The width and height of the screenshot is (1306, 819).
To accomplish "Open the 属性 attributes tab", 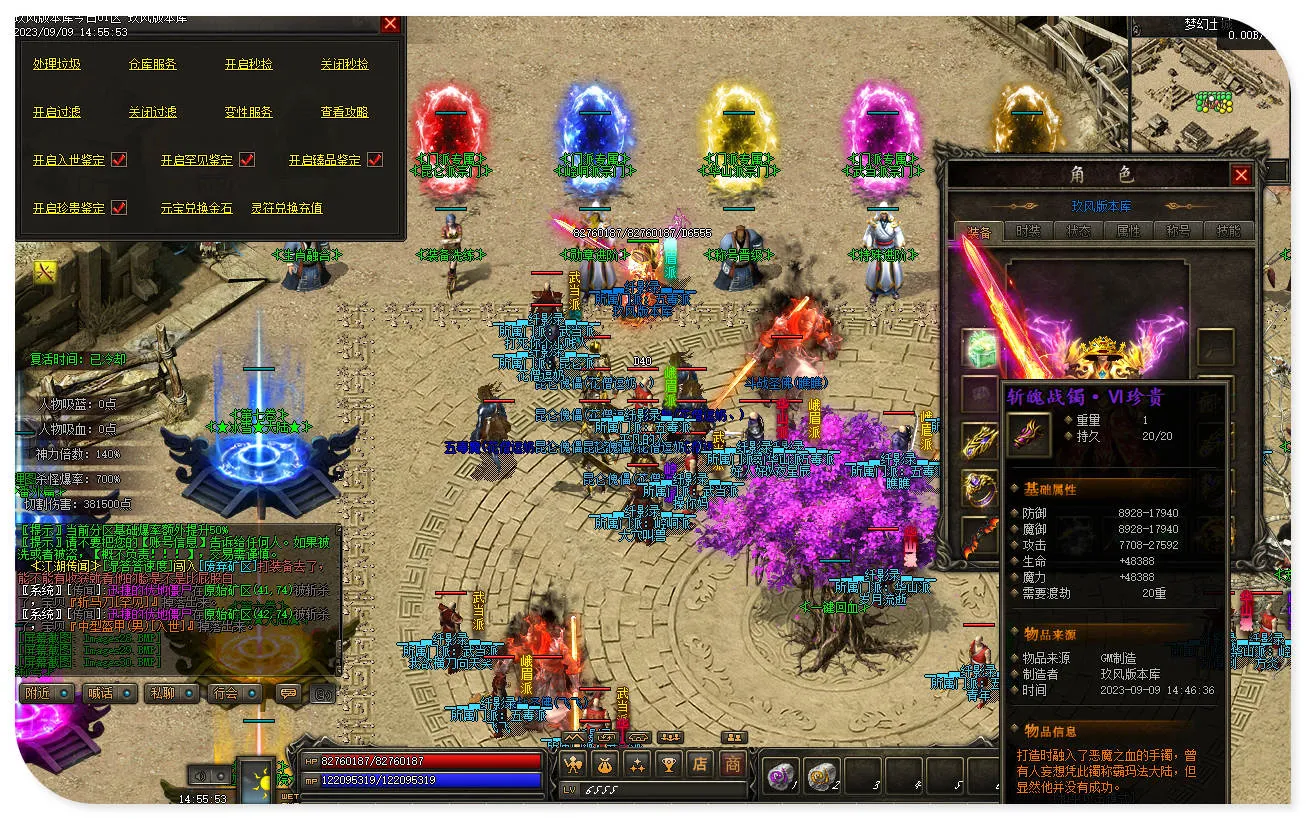I will pos(1128,230).
